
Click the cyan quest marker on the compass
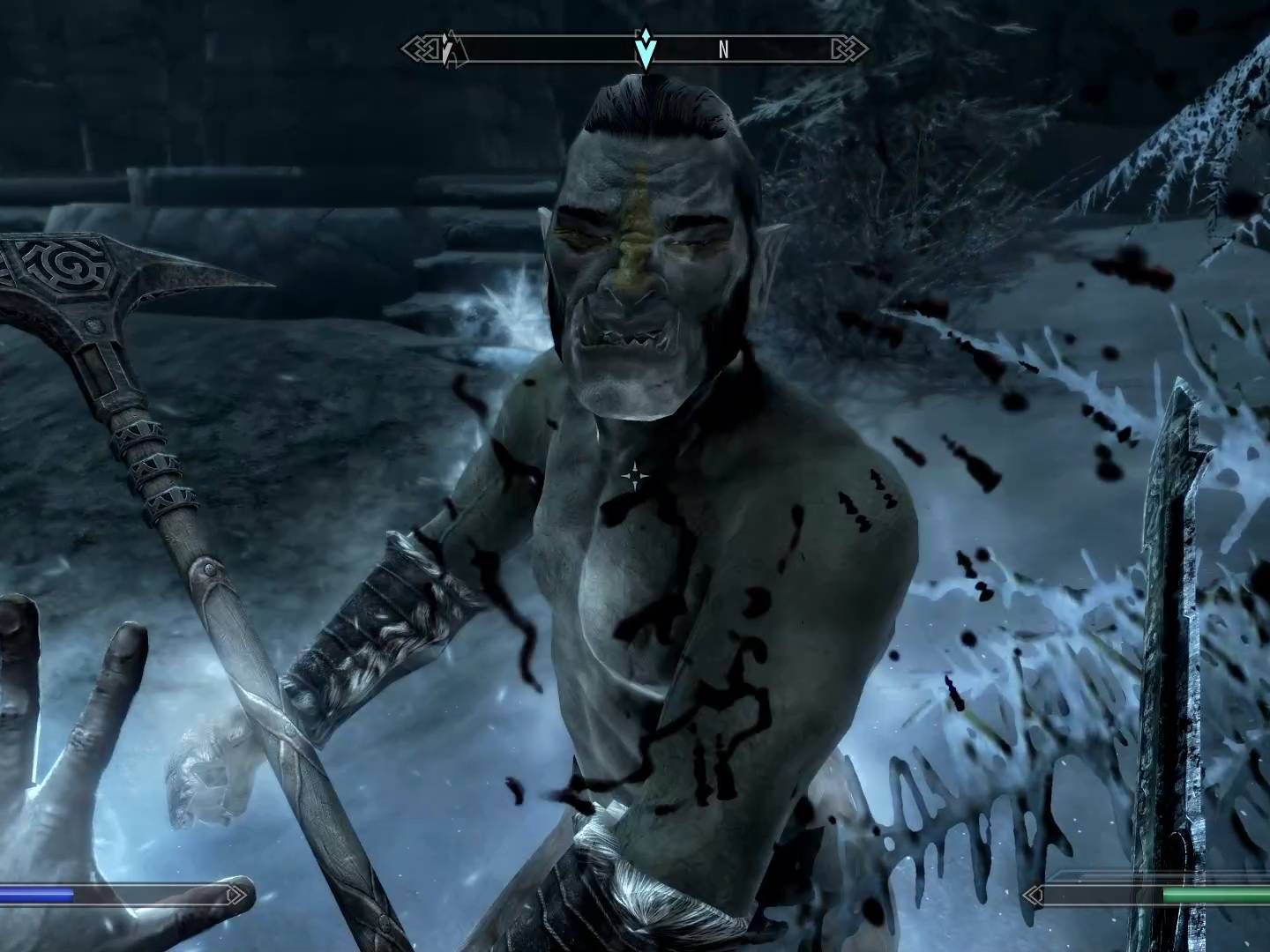pyautogui.click(x=646, y=48)
